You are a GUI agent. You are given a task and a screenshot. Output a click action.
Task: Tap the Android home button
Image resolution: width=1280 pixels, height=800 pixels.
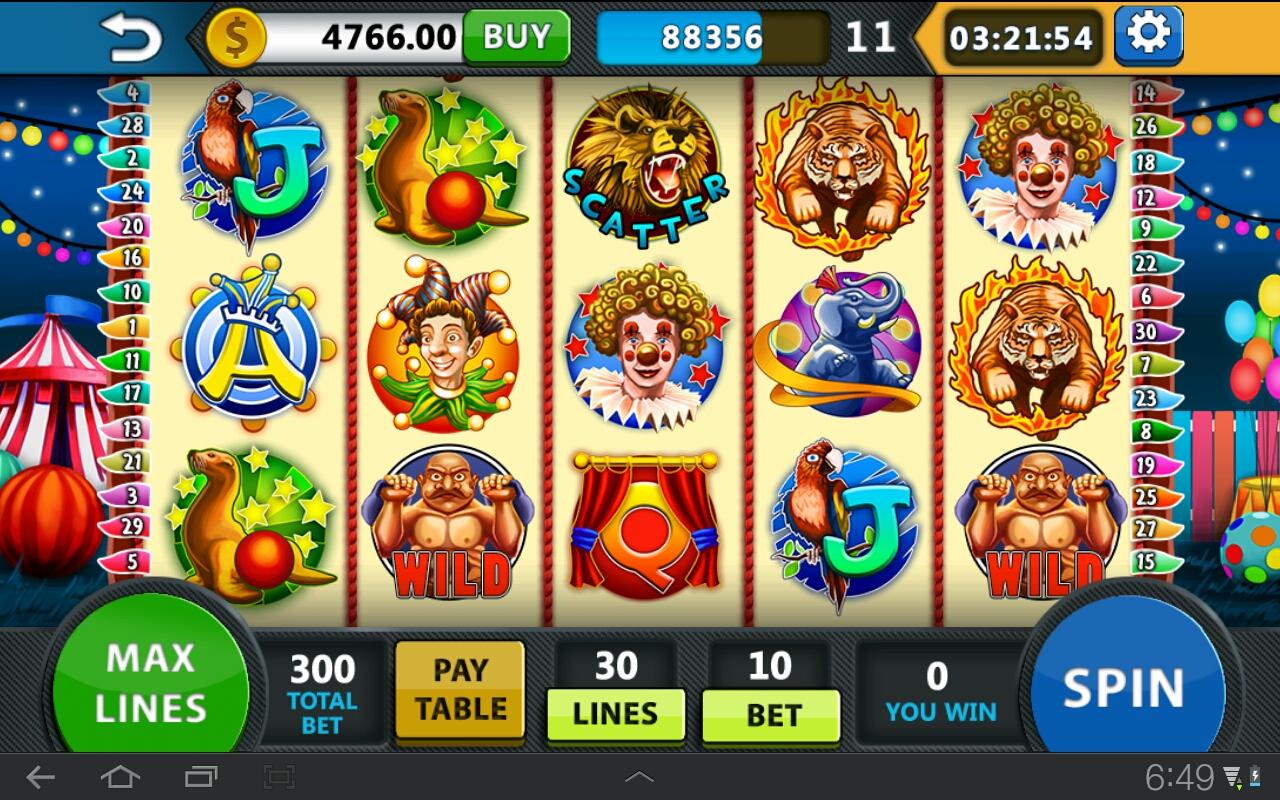tap(120, 777)
